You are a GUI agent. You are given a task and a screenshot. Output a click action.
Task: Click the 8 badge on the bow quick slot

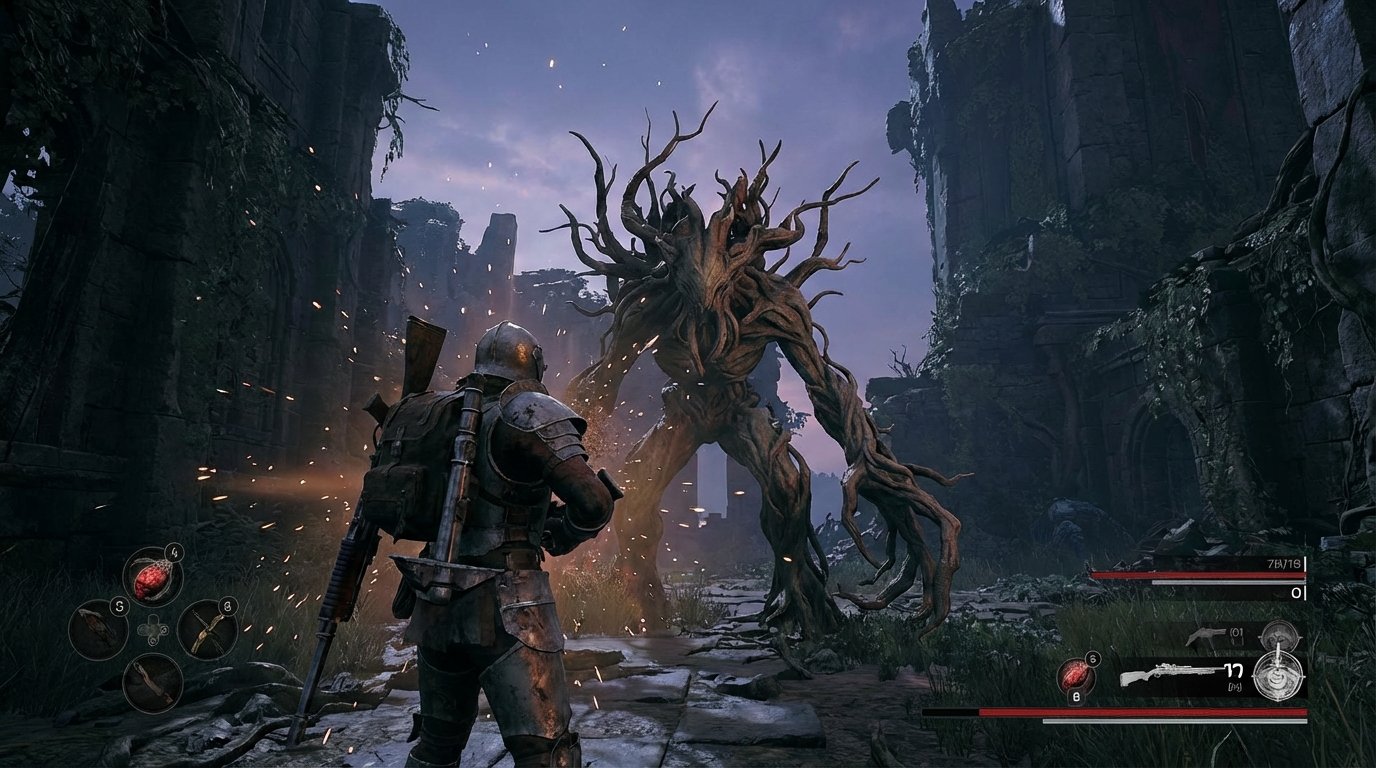(x=226, y=607)
